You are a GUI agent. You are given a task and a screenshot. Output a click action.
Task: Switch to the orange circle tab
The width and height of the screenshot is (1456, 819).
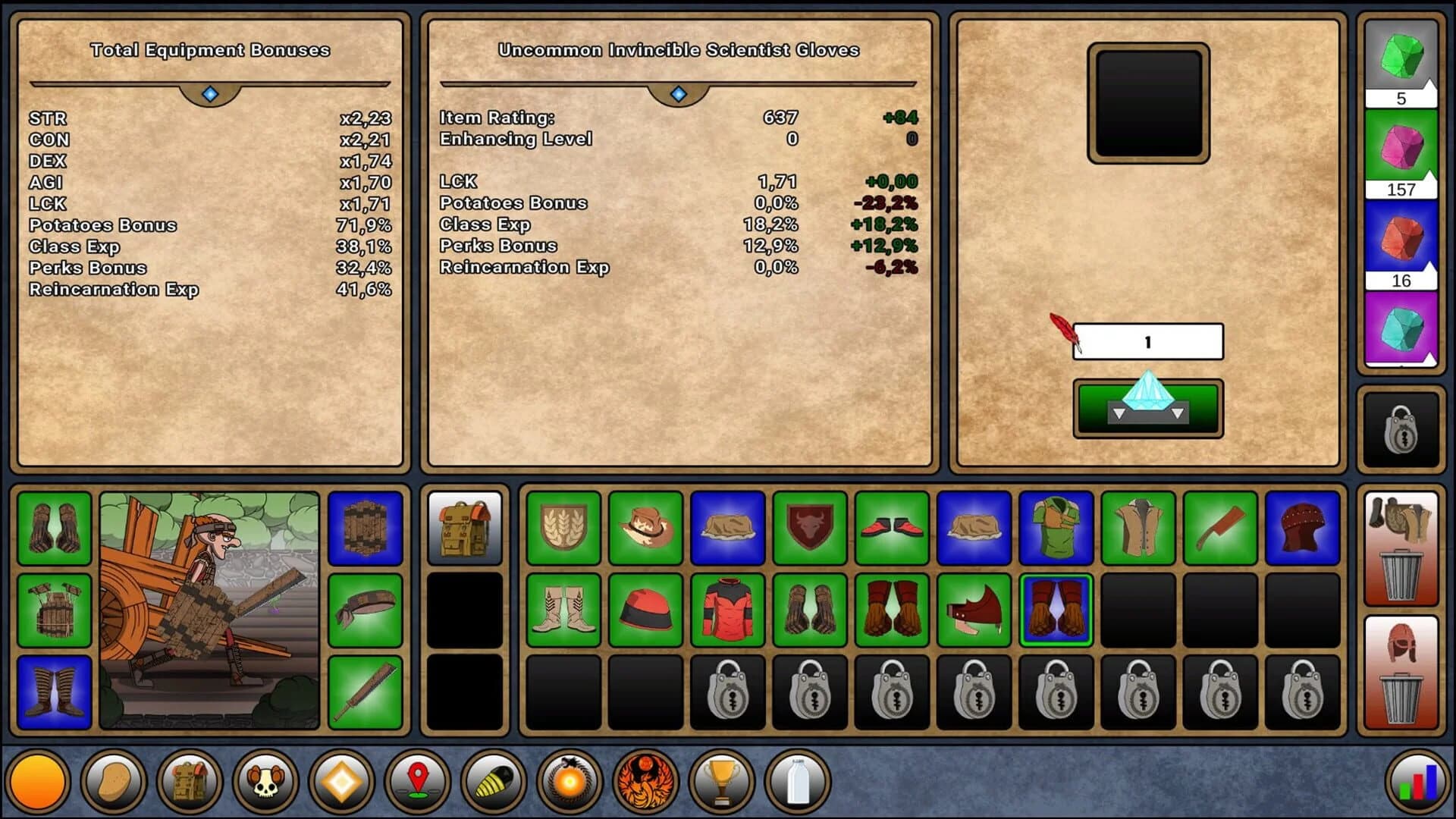[x=38, y=781]
